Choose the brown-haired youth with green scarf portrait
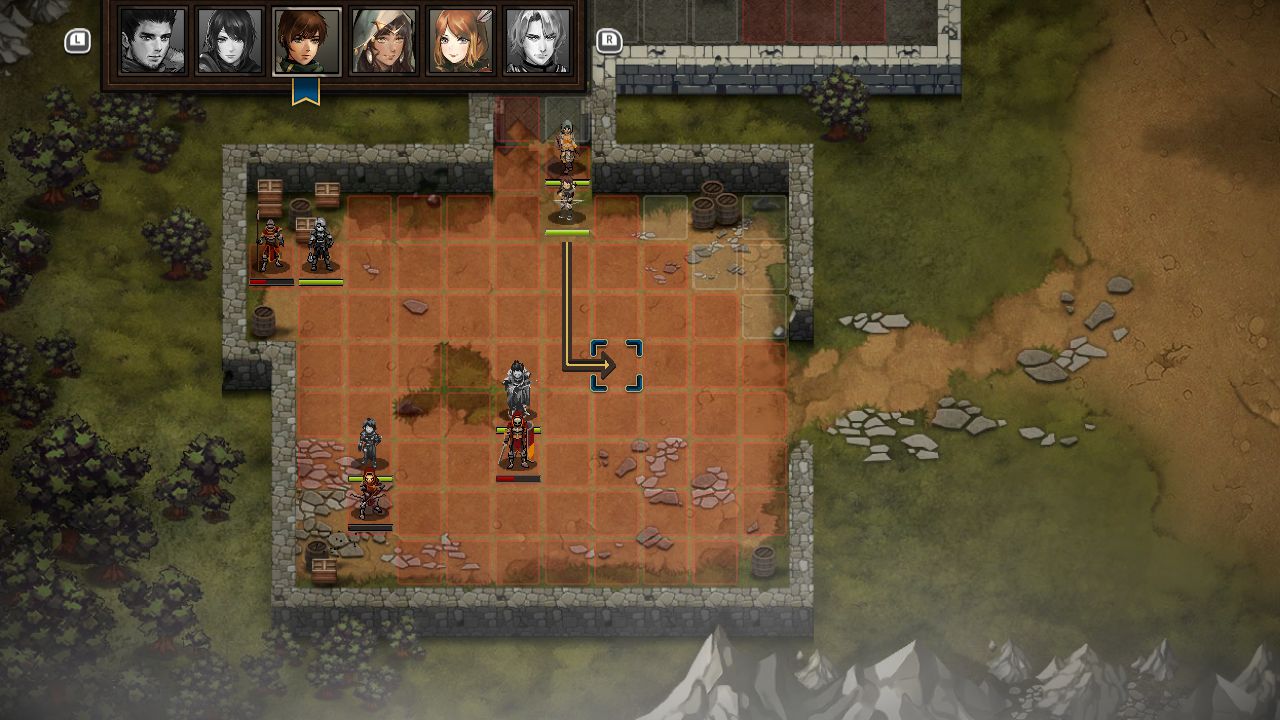Screen dimensions: 1280x720 click(307, 41)
